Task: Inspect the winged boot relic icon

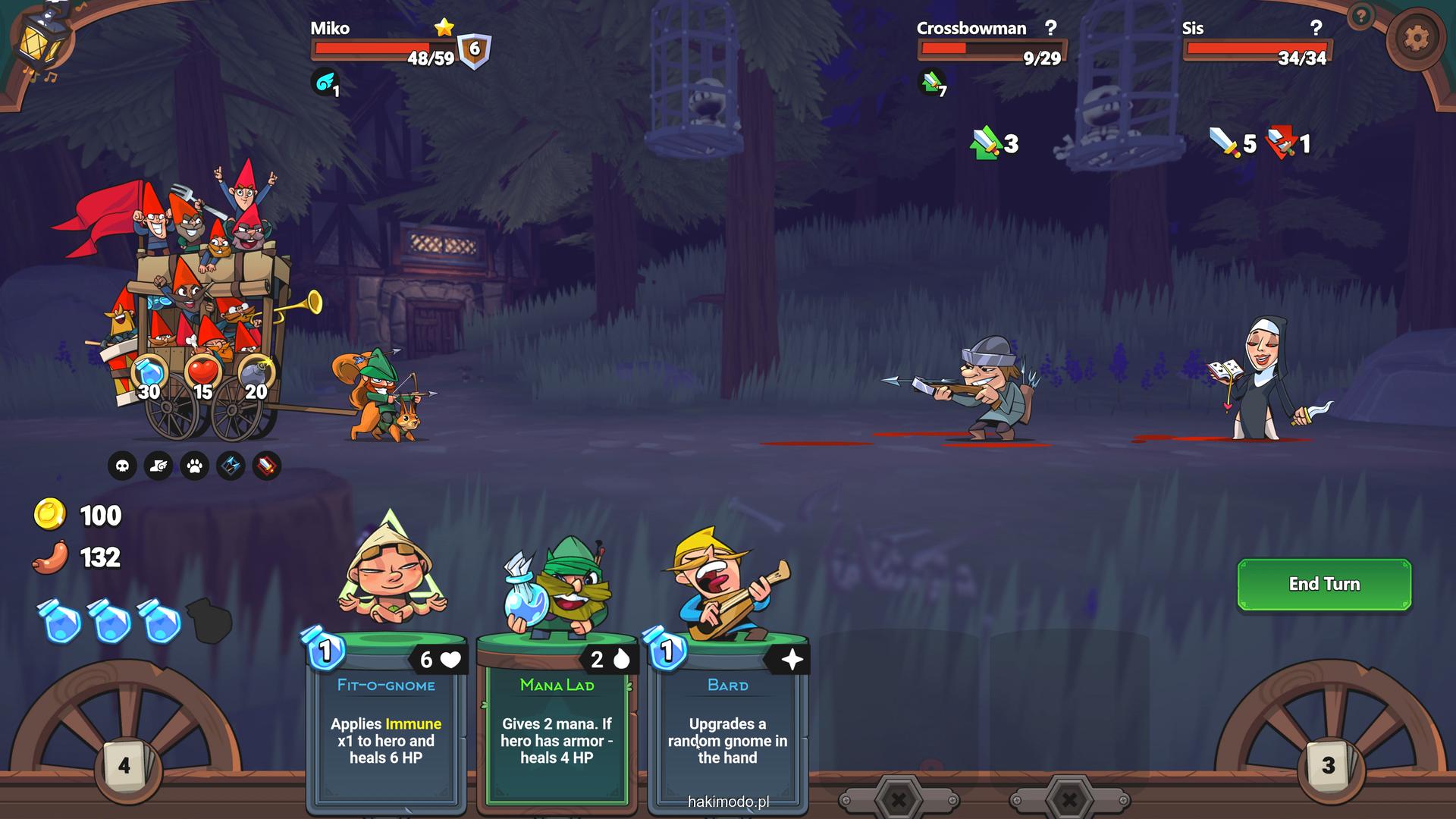Action: click(158, 466)
